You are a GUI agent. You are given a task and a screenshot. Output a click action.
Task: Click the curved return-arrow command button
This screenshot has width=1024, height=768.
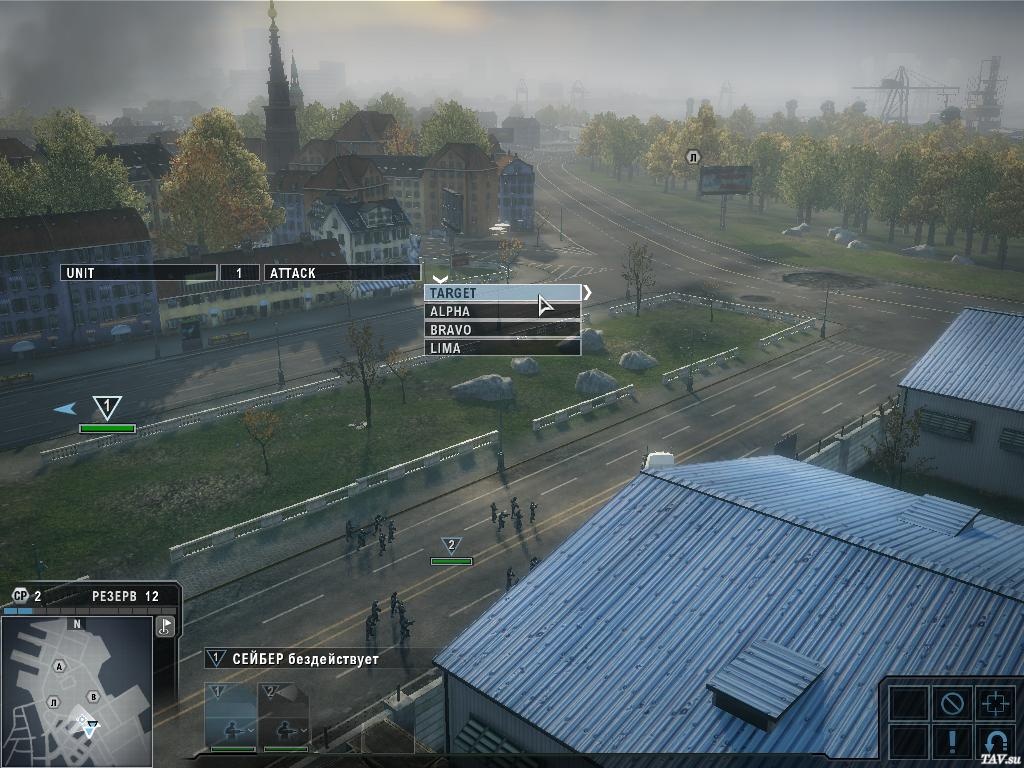[995, 743]
